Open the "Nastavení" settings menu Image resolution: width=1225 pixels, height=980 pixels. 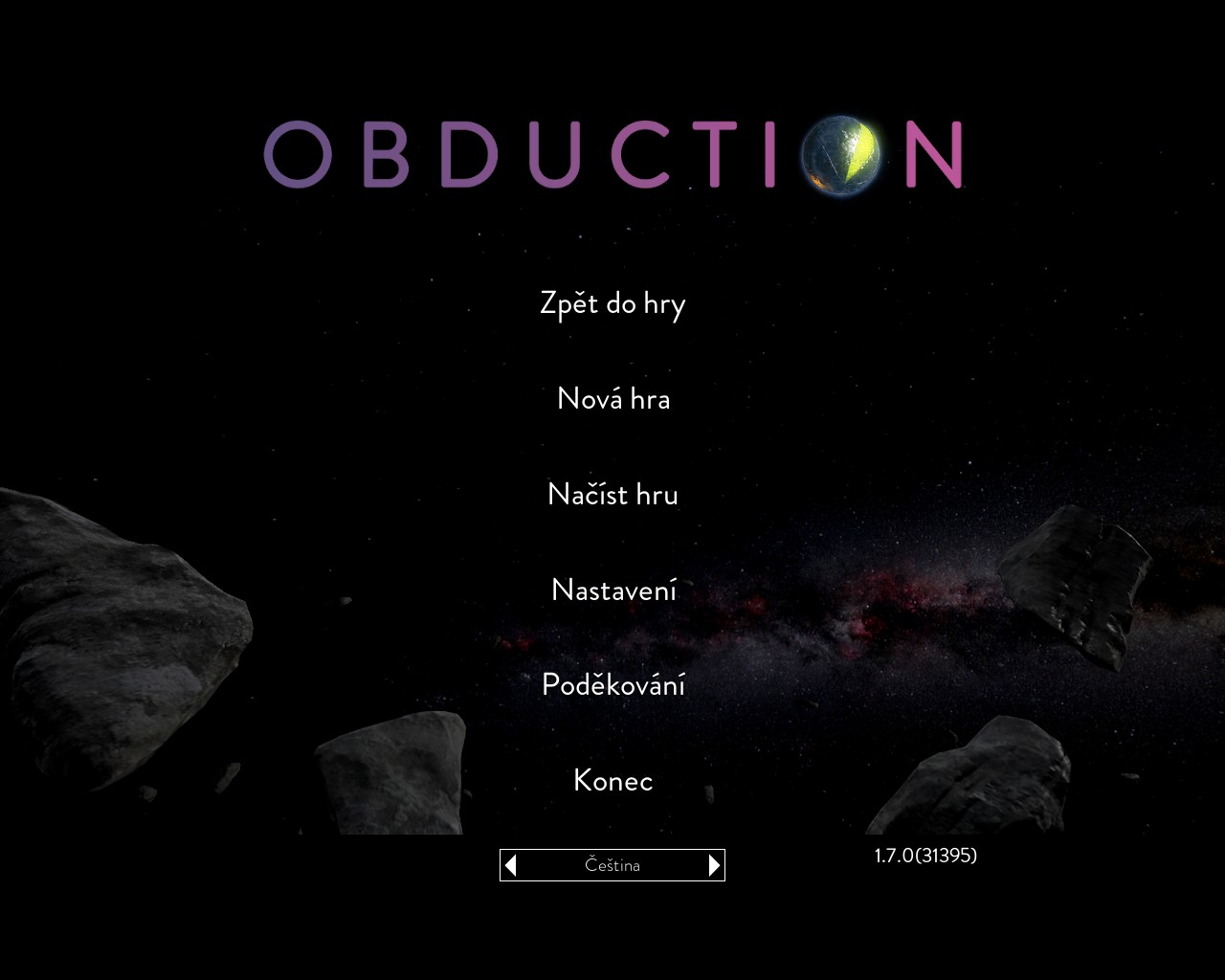tap(612, 590)
